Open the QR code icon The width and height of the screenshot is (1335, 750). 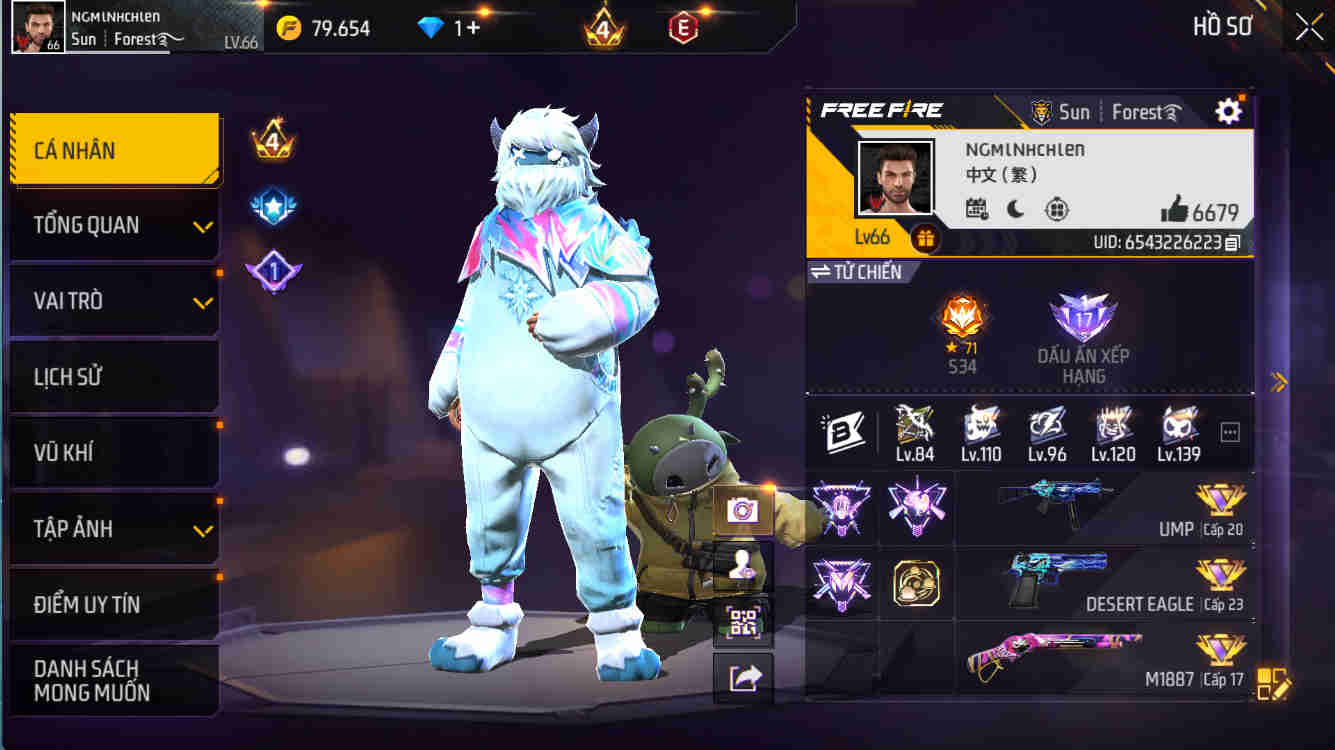[744, 618]
